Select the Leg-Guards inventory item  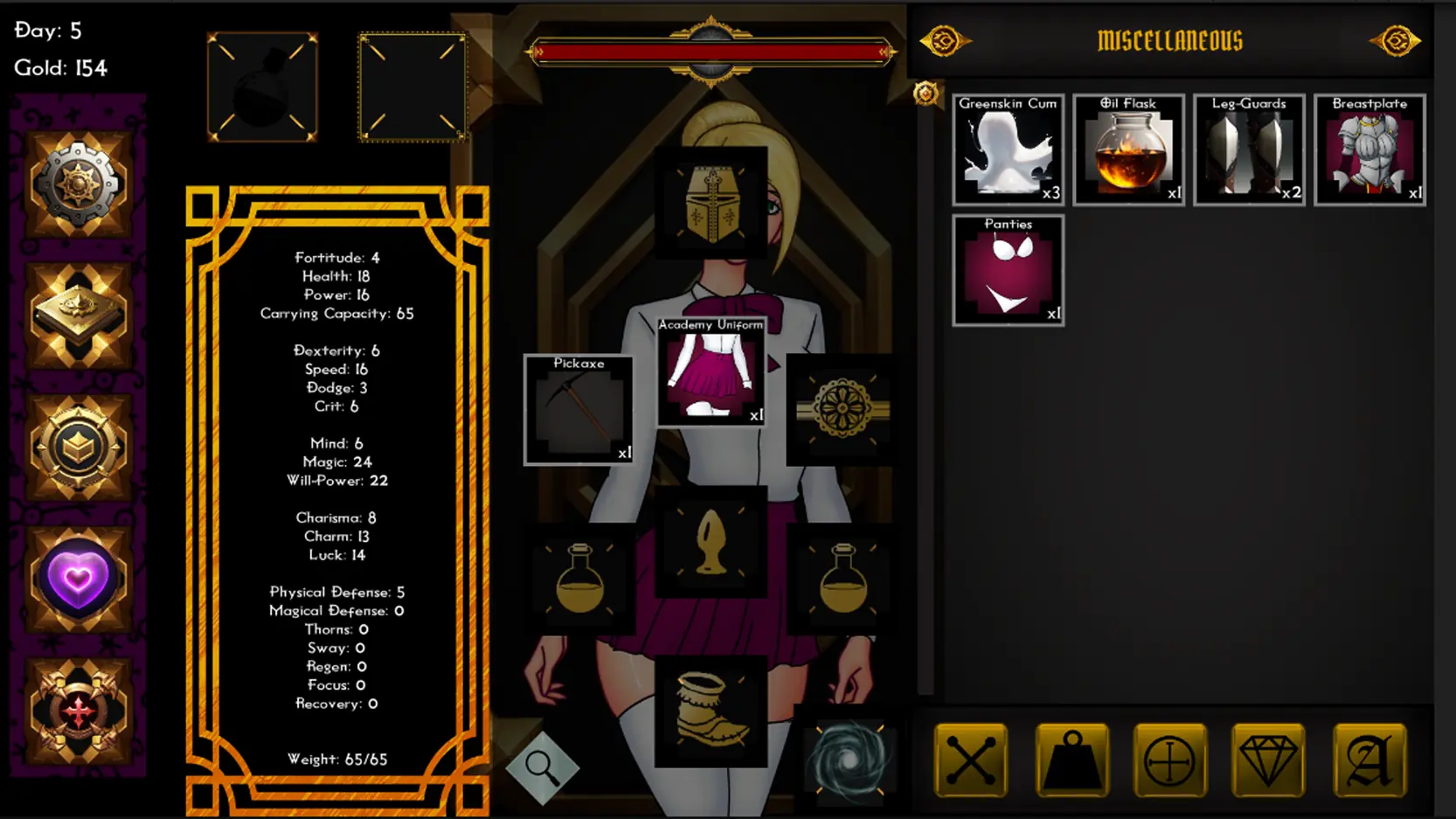[x=1249, y=150]
